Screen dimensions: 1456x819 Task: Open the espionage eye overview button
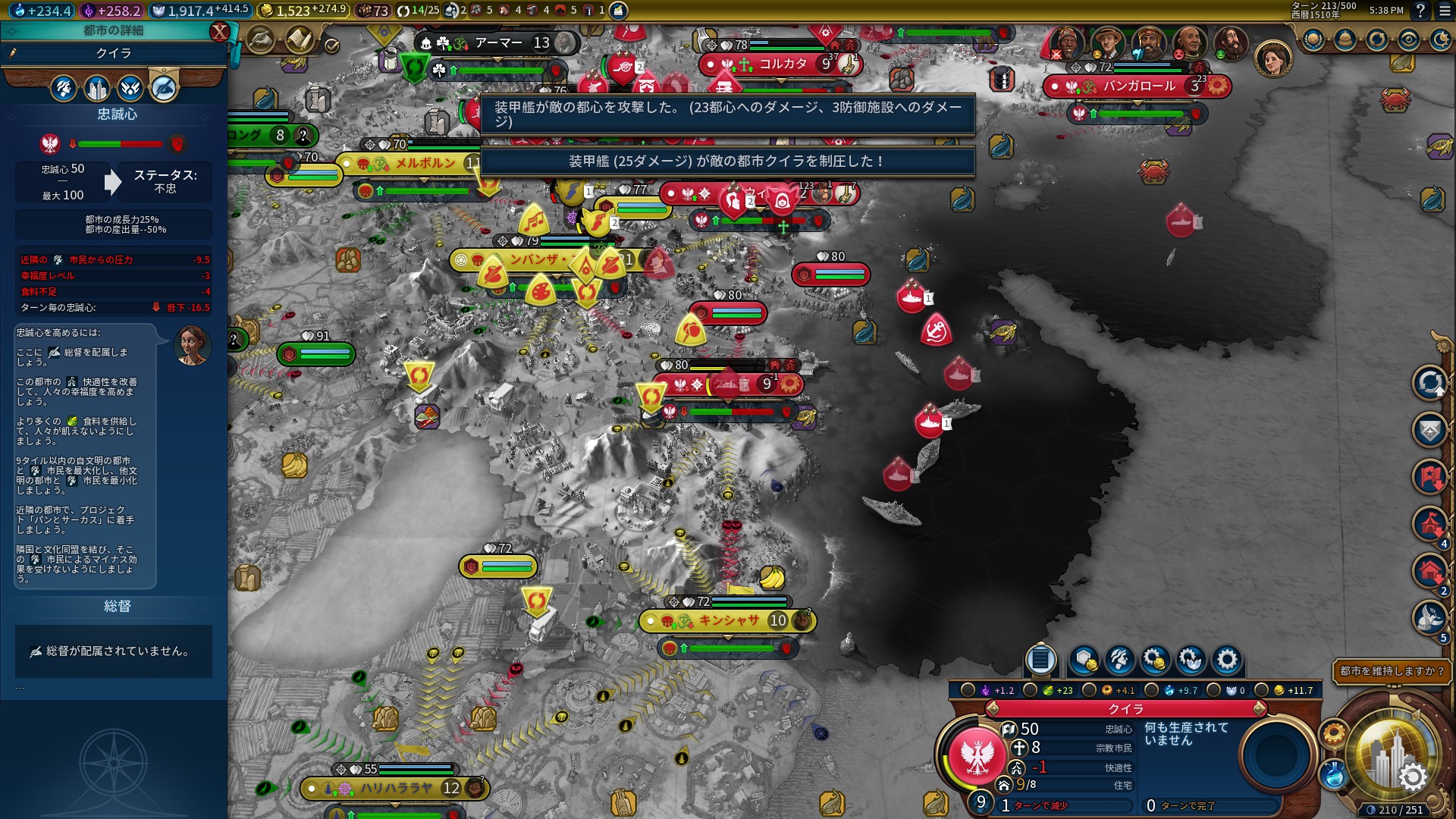click(1409, 40)
